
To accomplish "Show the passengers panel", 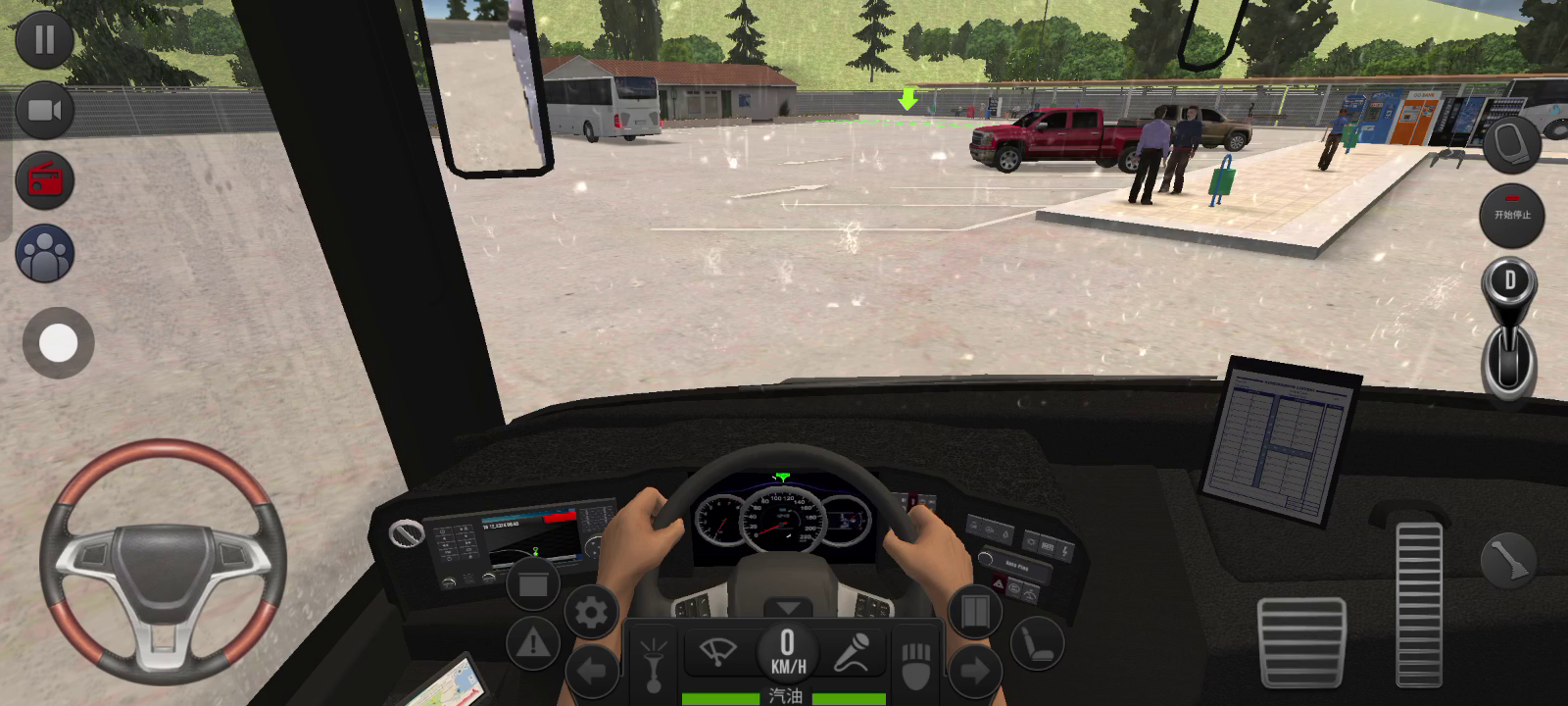I will click(44, 254).
